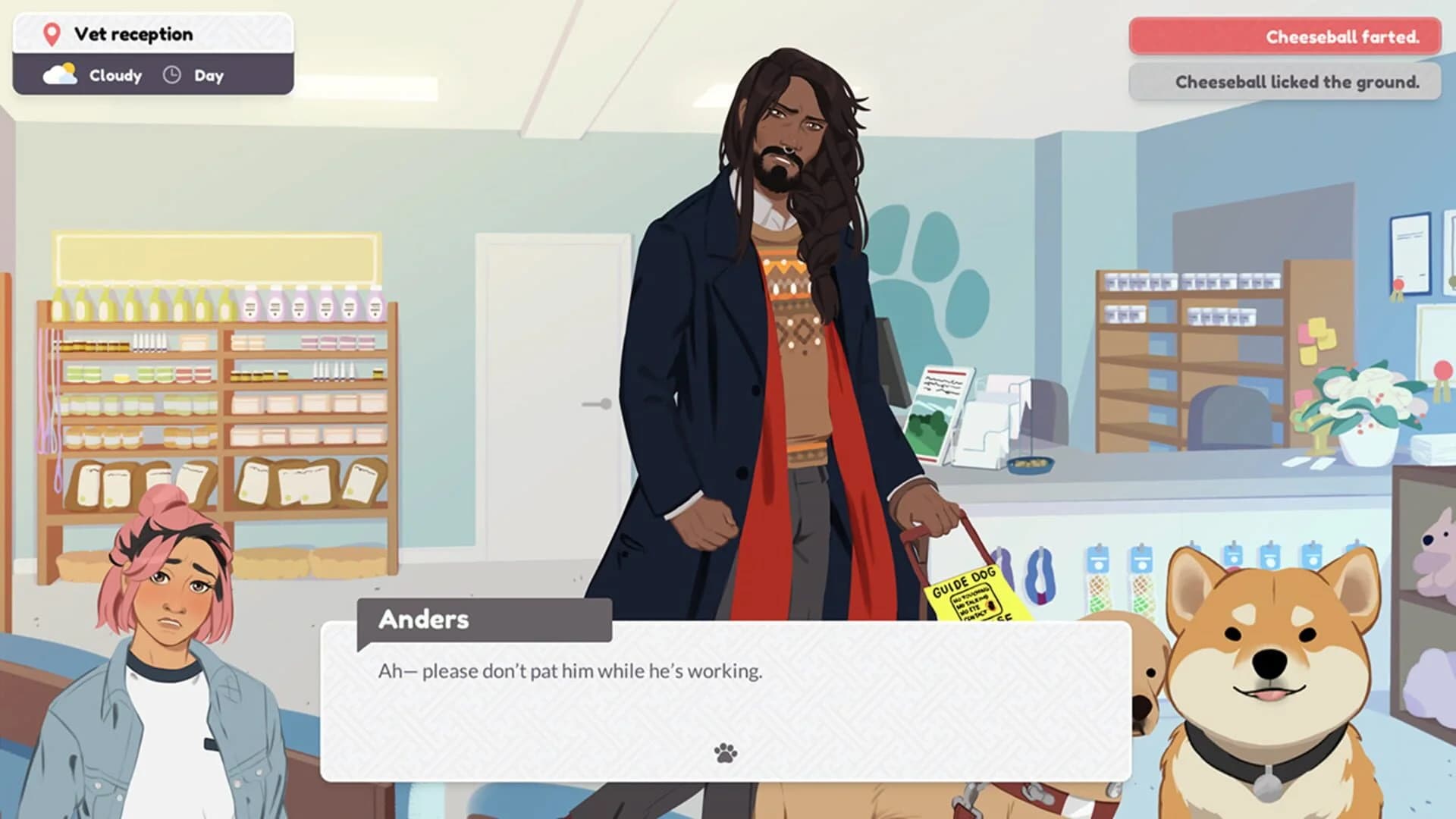Dismiss the 'Cheeseball licked the ground' notification
The image size is (1456, 819).
[x=1285, y=83]
